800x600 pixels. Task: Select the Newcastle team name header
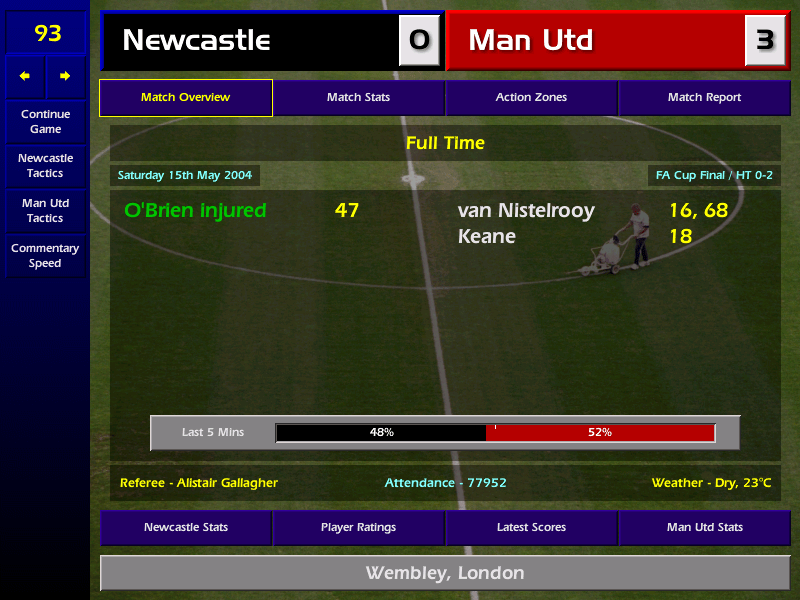(196, 40)
